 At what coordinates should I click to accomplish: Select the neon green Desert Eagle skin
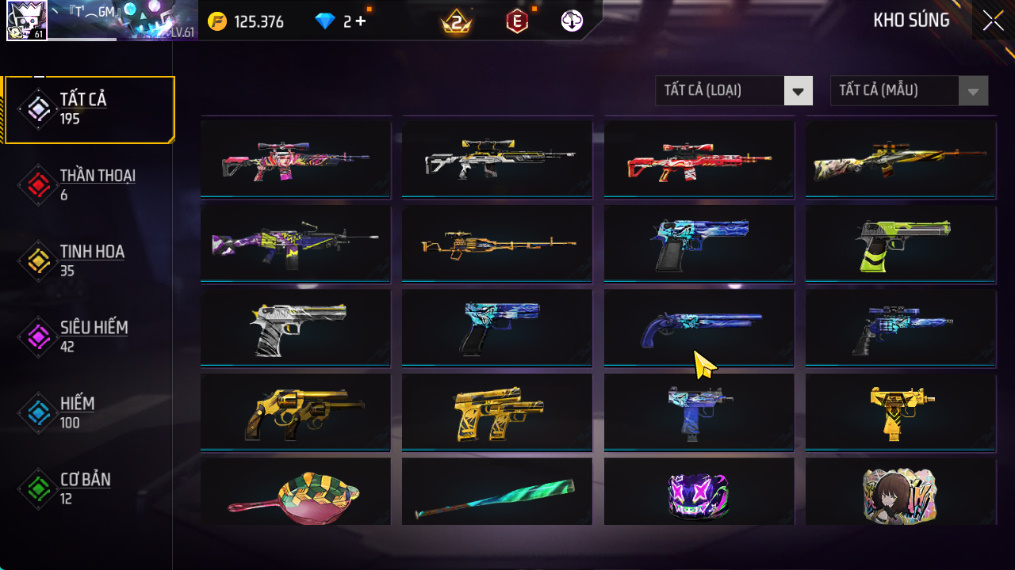(x=901, y=243)
